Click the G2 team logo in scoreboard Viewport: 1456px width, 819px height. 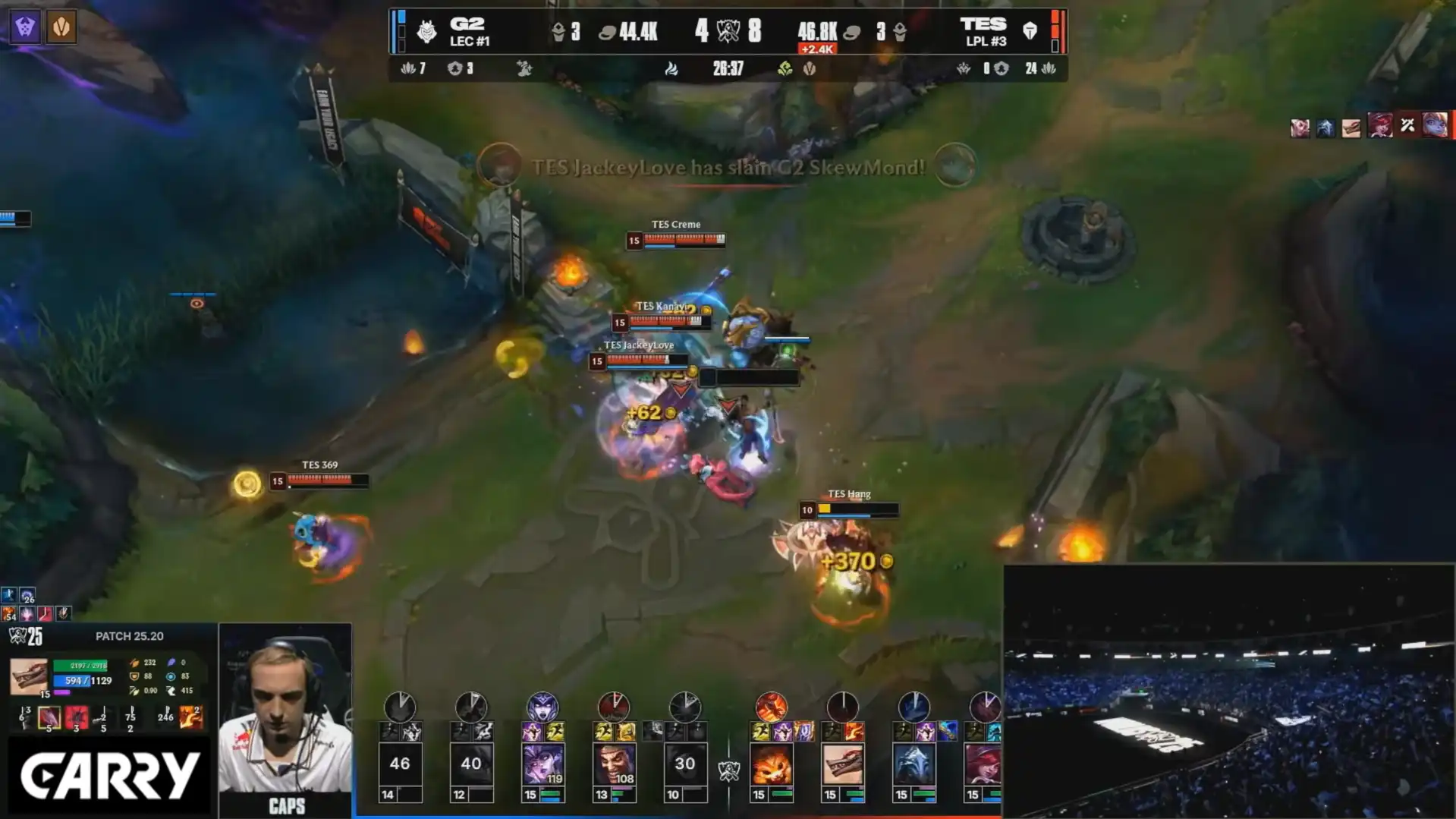pyautogui.click(x=427, y=31)
